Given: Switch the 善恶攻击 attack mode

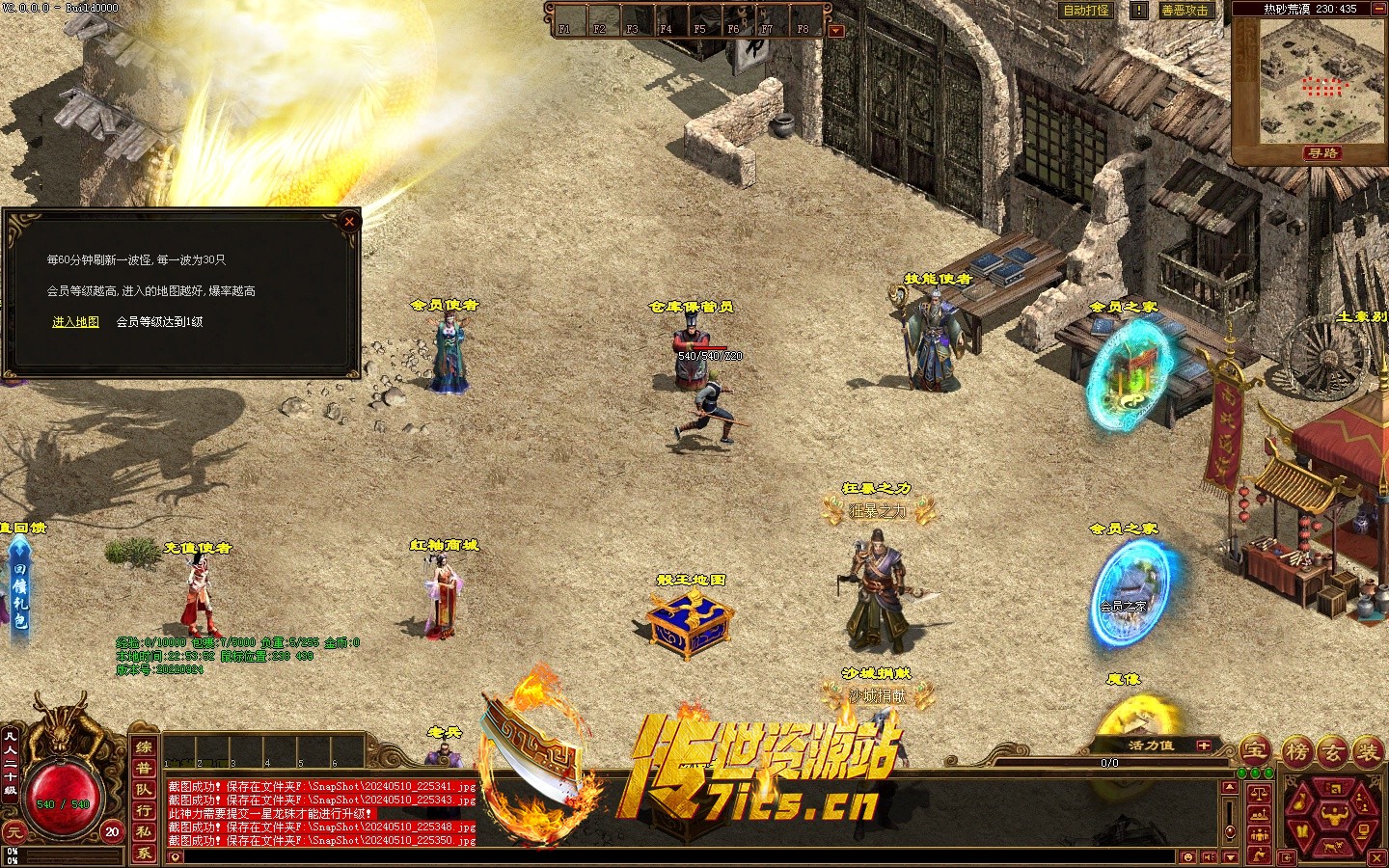Looking at the screenshot, I should tap(1185, 11).
